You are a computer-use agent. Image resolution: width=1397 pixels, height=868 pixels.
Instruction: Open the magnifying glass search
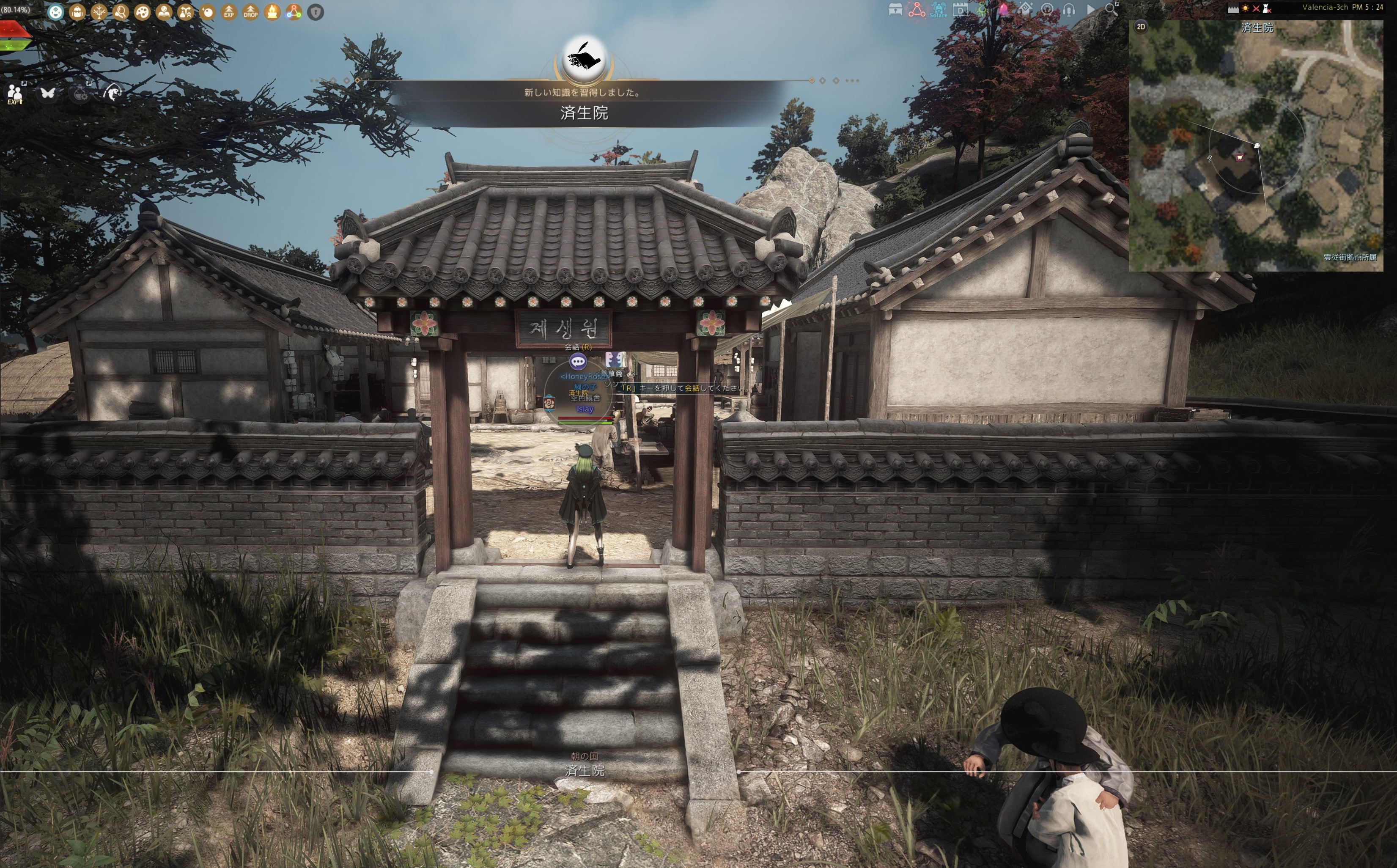[1112, 8]
